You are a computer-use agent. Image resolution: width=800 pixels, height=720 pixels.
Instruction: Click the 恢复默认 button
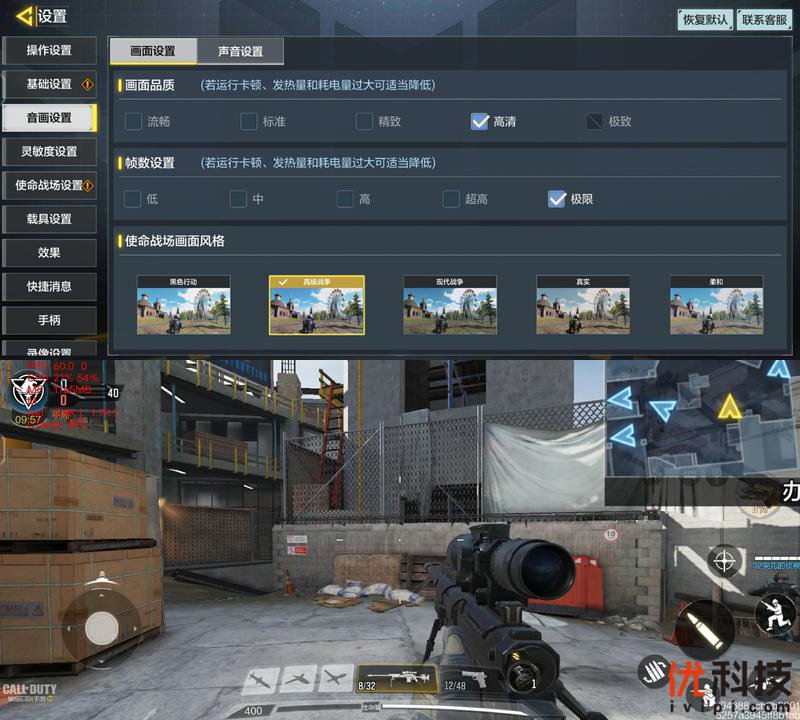click(x=704, y=19)
